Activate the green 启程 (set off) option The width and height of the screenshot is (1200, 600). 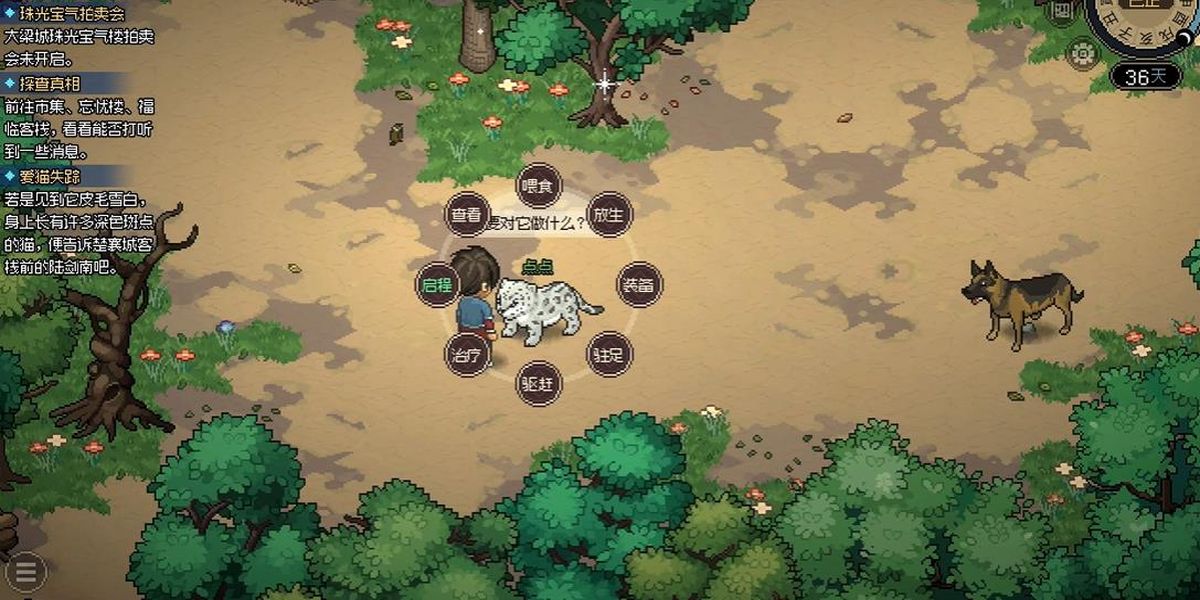coord(437,285)
